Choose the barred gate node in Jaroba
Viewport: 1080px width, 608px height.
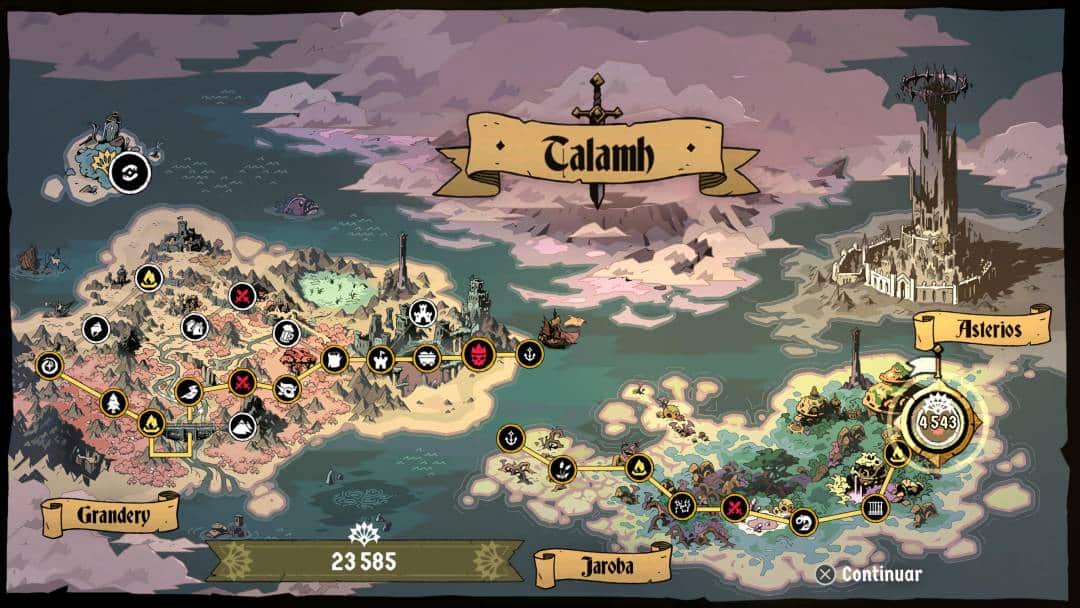tap(874, 506)
